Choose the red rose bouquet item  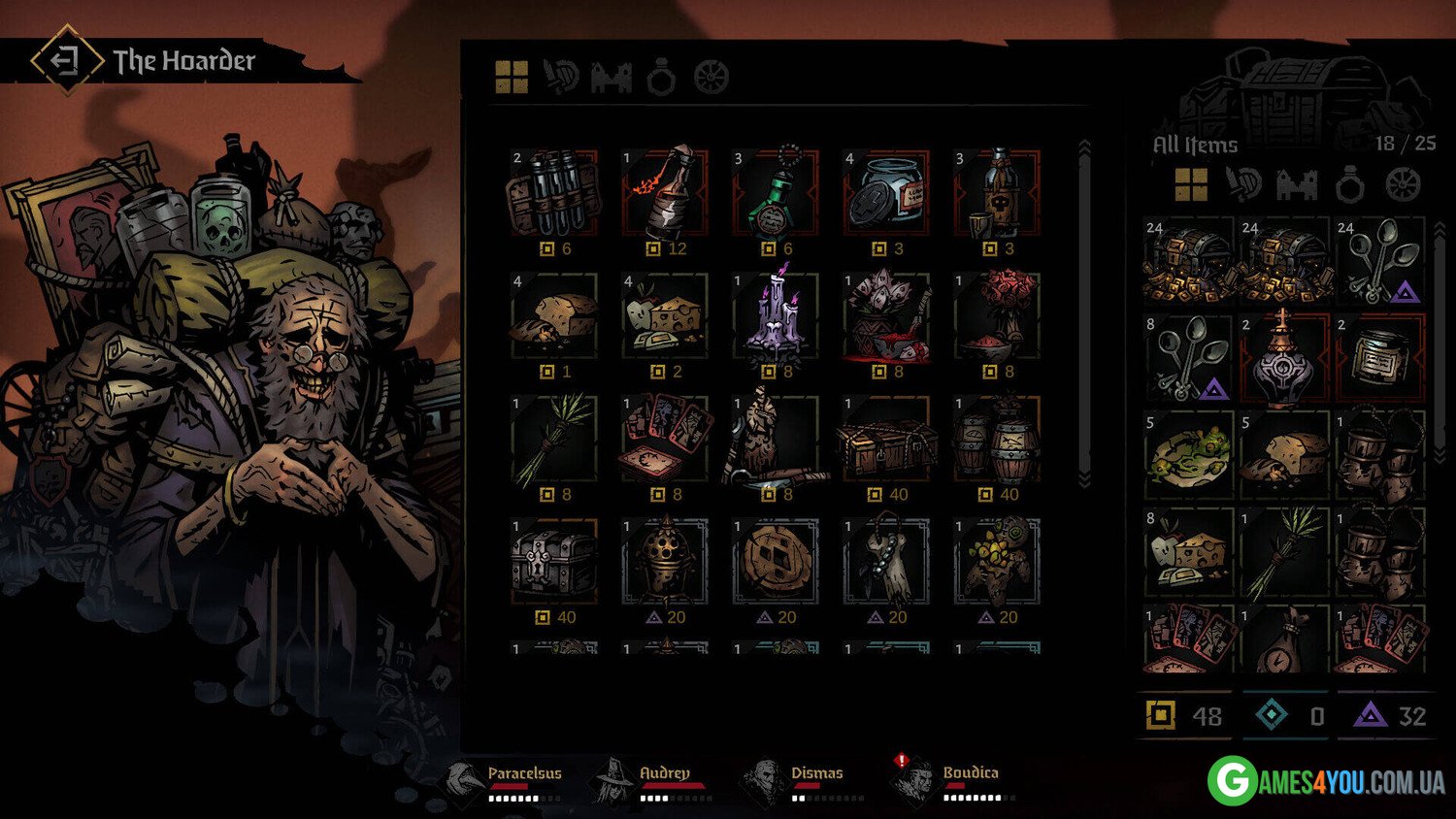tap(996, 316)
